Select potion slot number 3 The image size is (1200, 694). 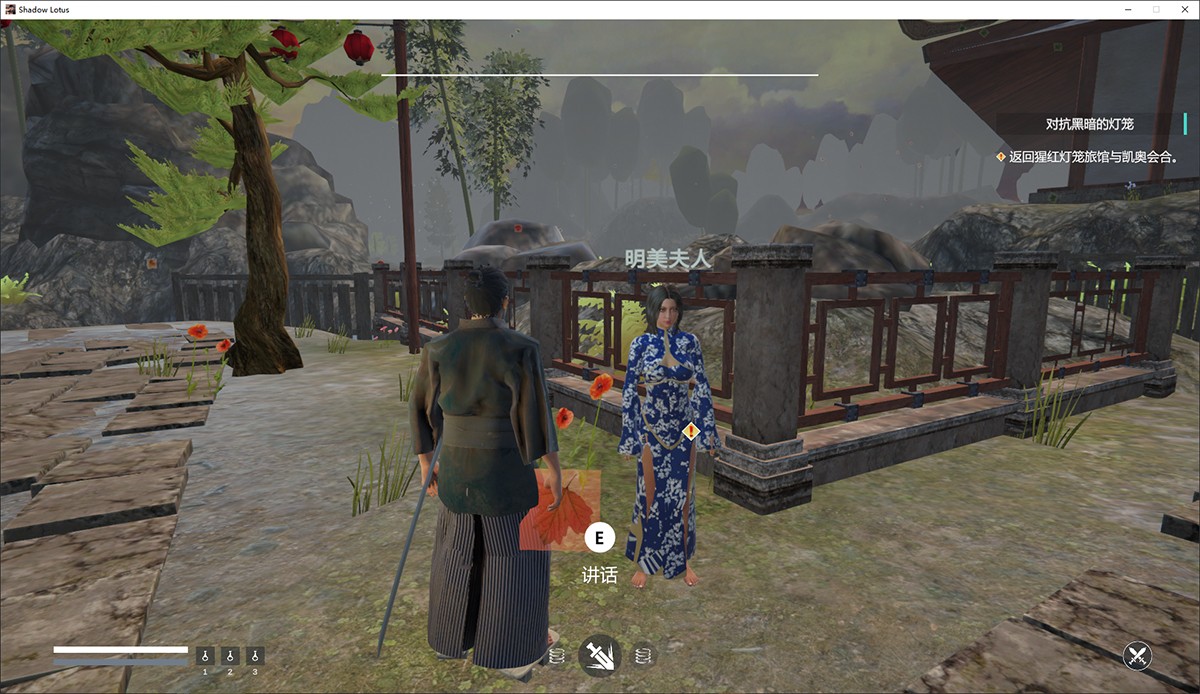(255, 656)
